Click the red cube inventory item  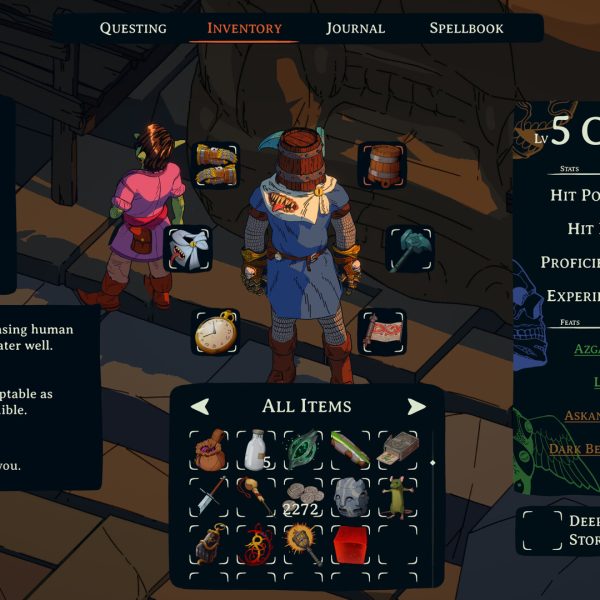[x=350, y=543]
